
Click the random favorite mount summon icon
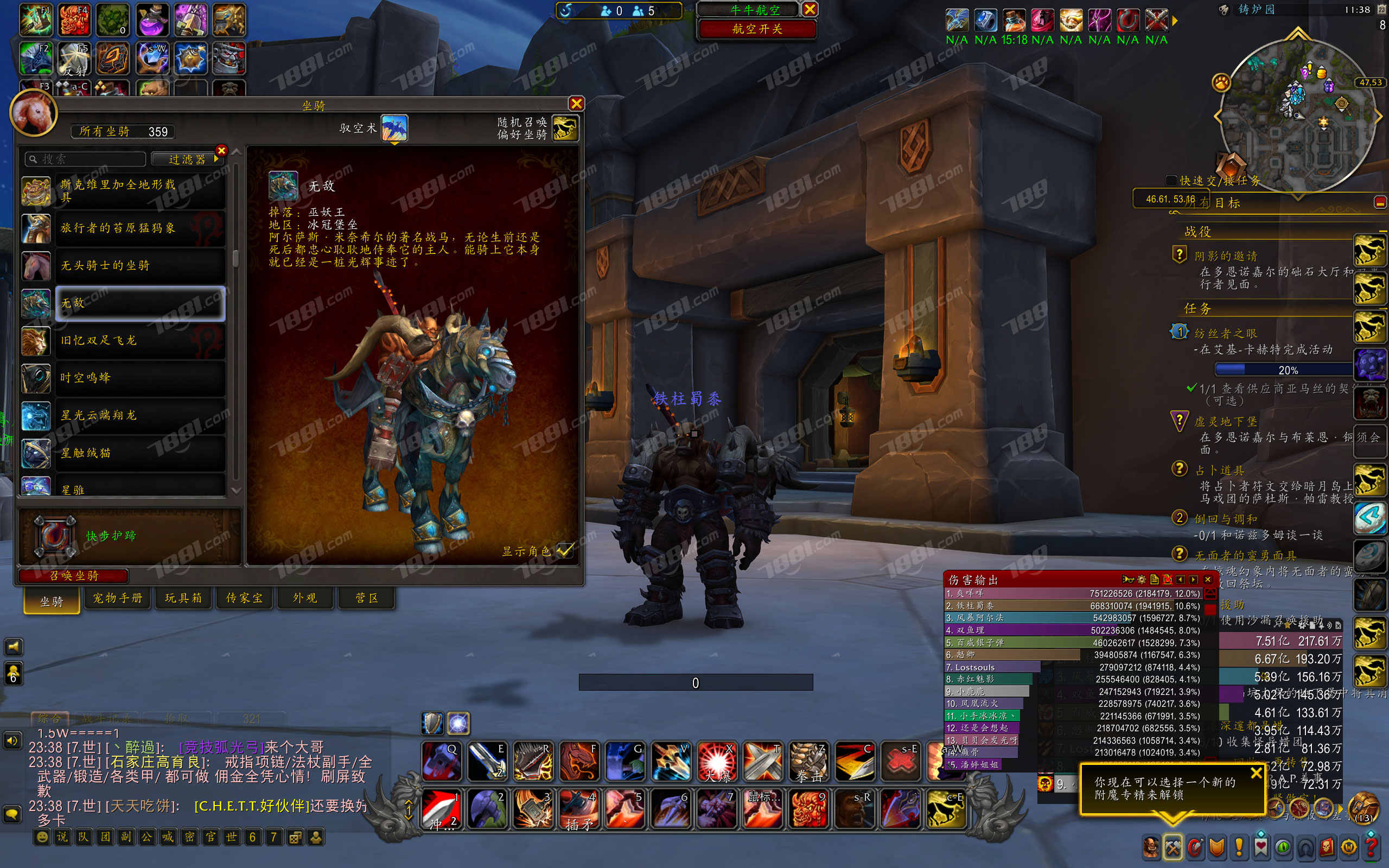[x=565, y=128]
